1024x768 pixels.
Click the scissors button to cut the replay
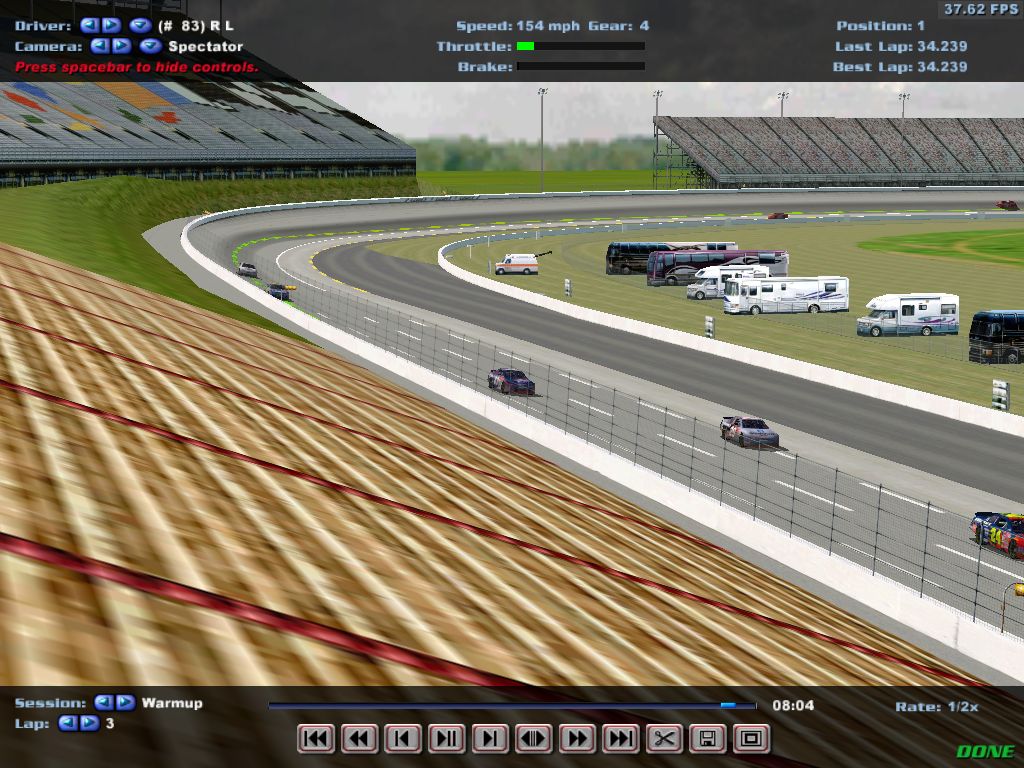coord(664,739)
